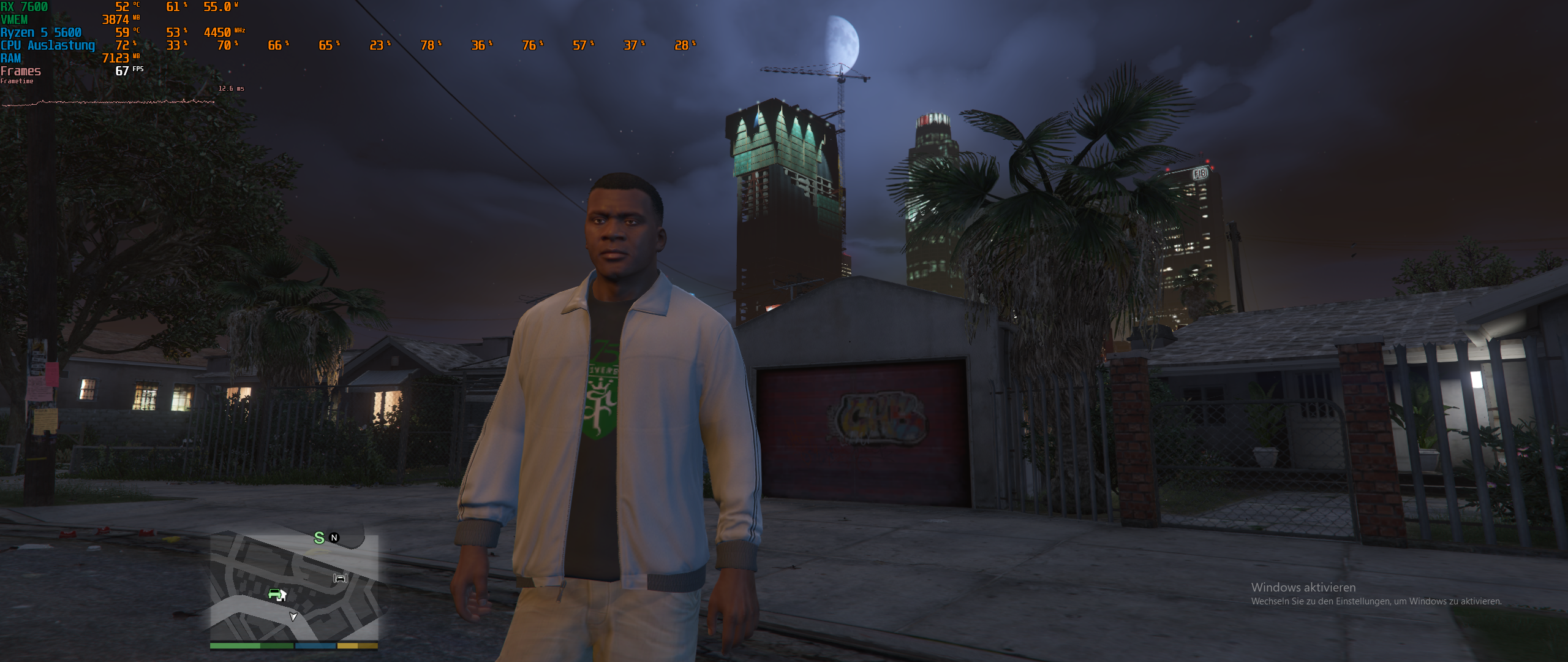Toggle the RAM usage display in the overlay
This screenshot has width=1568, height=662.
(x=11, y=58)
